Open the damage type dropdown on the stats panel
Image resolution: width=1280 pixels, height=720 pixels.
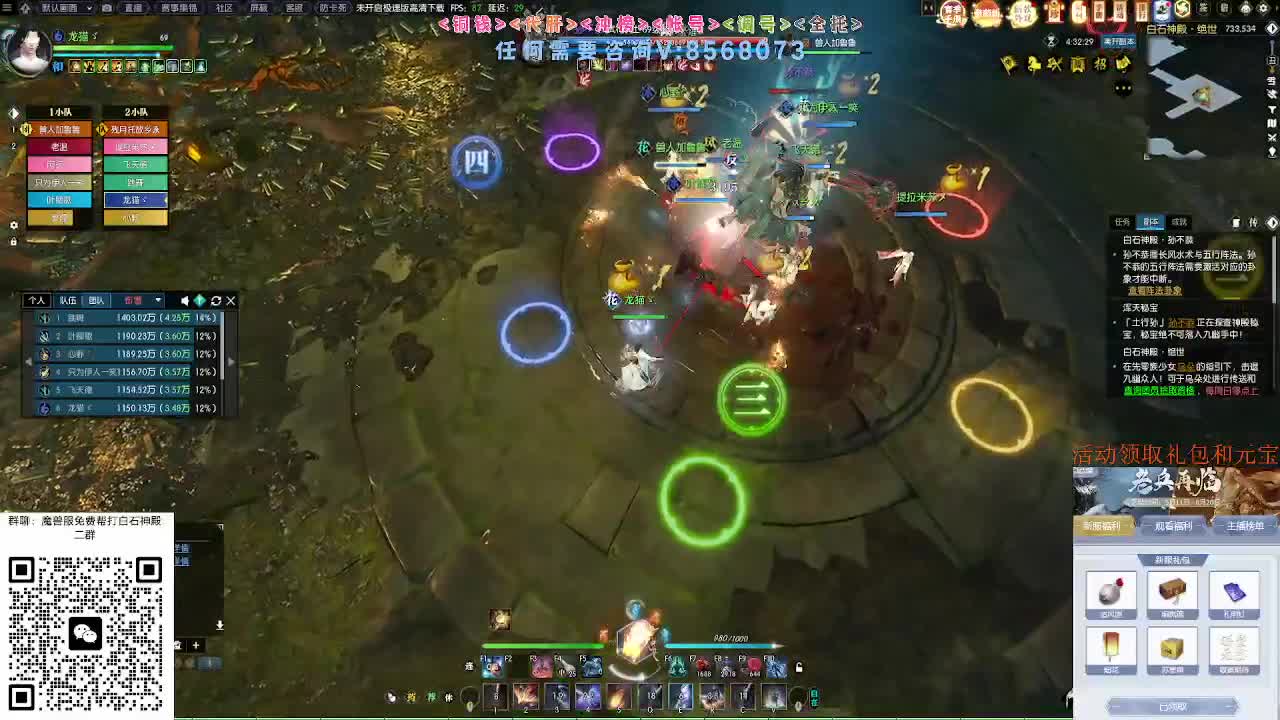pyautogui.click(x=158, y=301)
